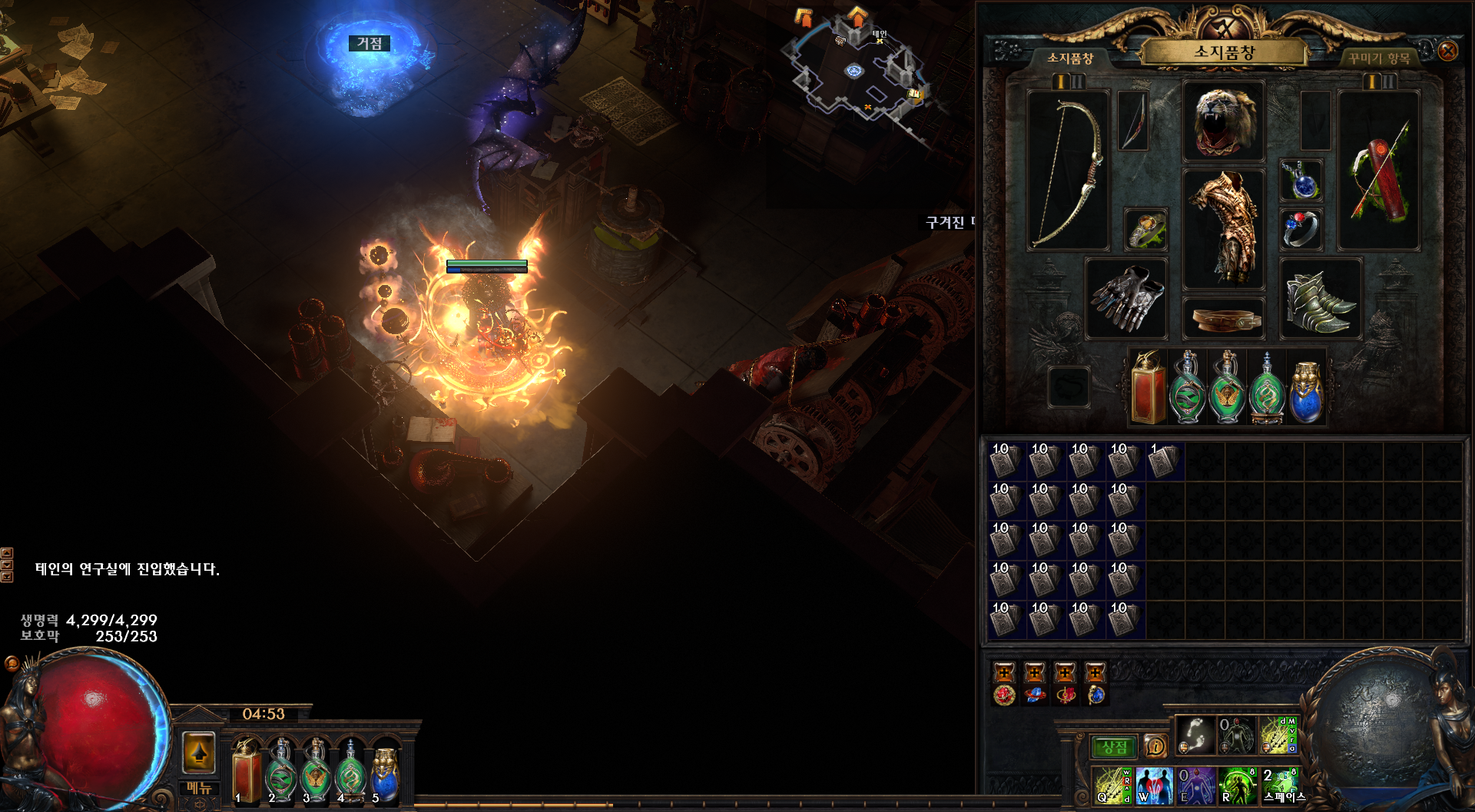Select the red quiver slot
This screenshot has height=812, width=1475.
click(1378, 171)
